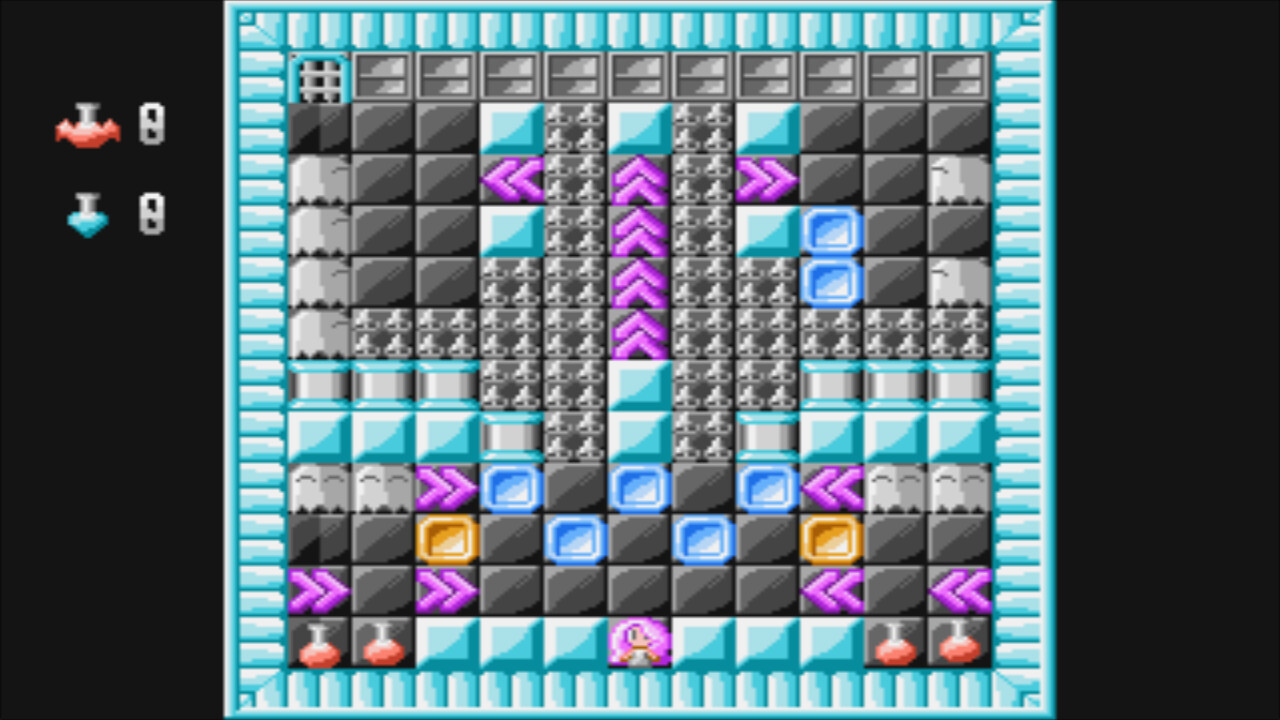Toggle the up arrow tile in the center column

(640, 232)
